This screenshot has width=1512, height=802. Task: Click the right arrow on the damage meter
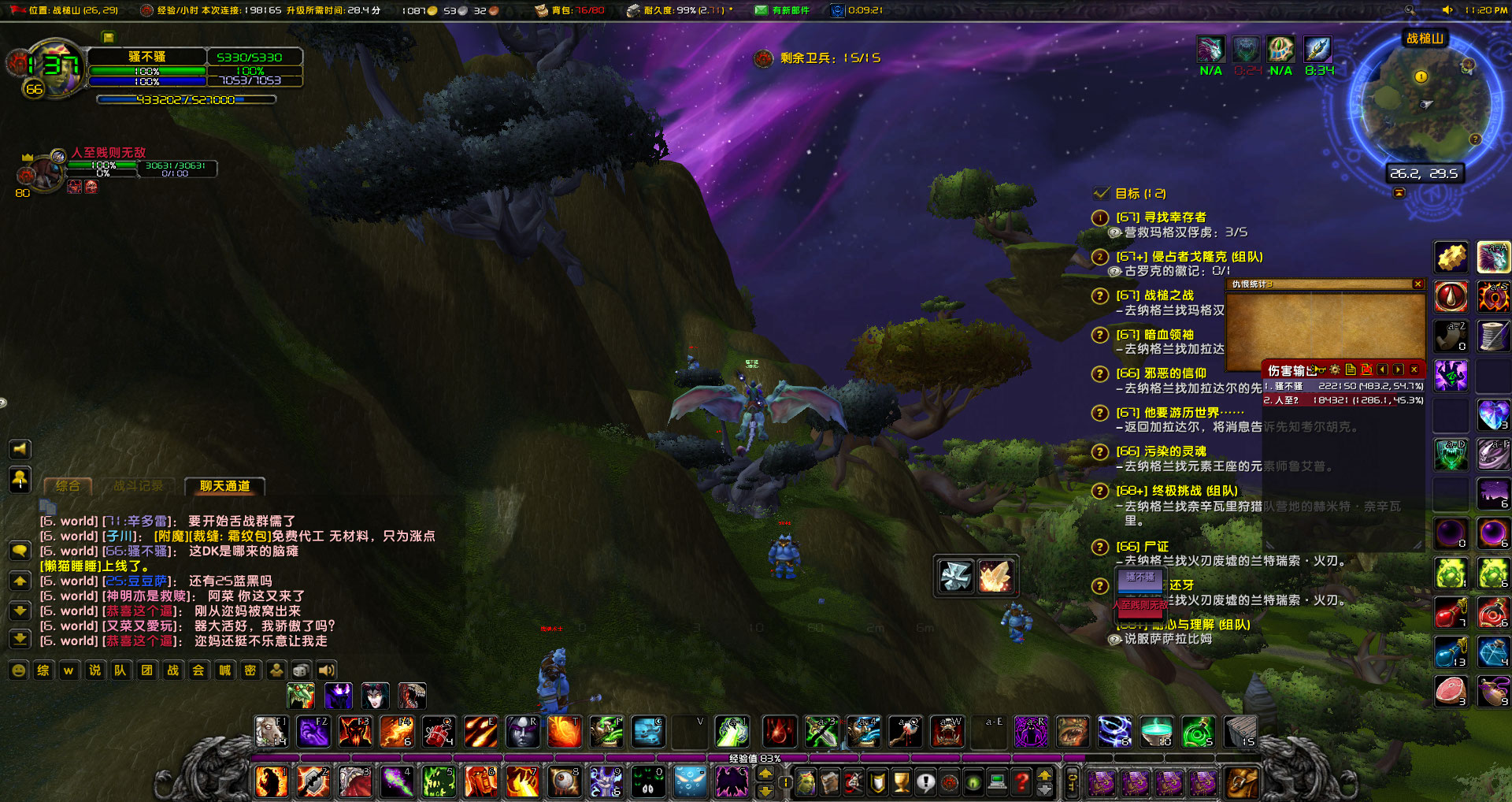tap(1398, 369)
